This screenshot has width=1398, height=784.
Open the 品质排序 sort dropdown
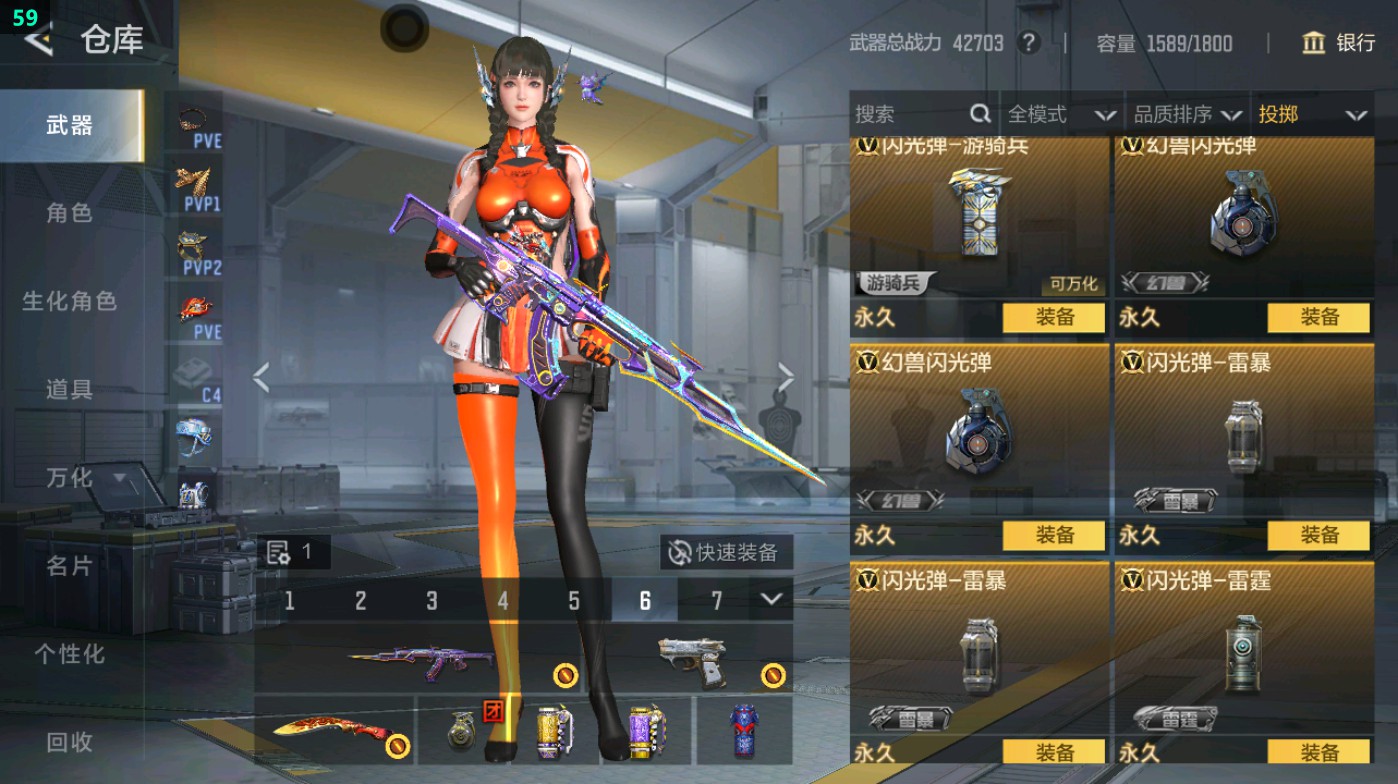pyautogui.click(x=1186, y=115)
